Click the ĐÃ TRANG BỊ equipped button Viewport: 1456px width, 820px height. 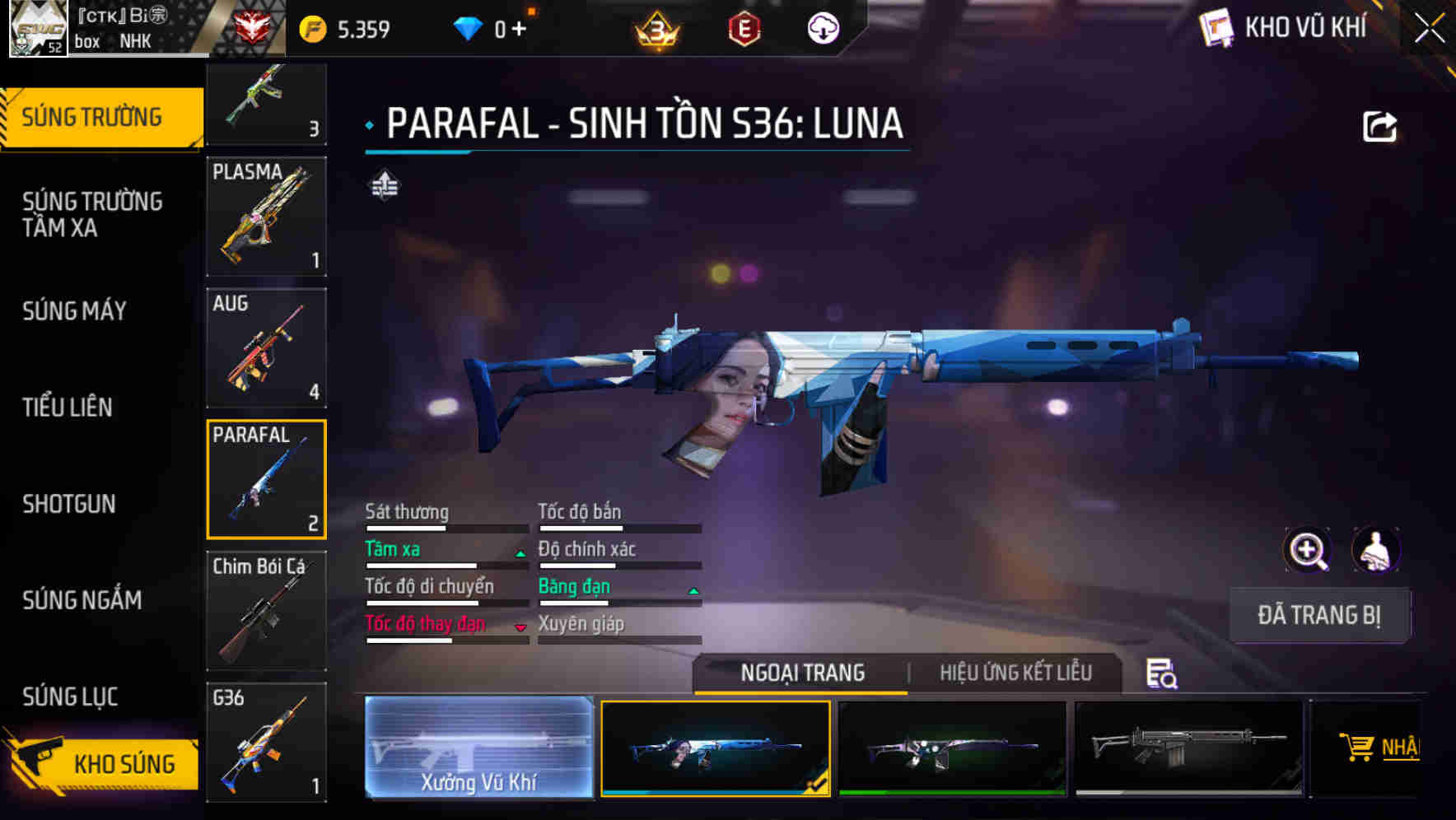(x=1318, y=615)
